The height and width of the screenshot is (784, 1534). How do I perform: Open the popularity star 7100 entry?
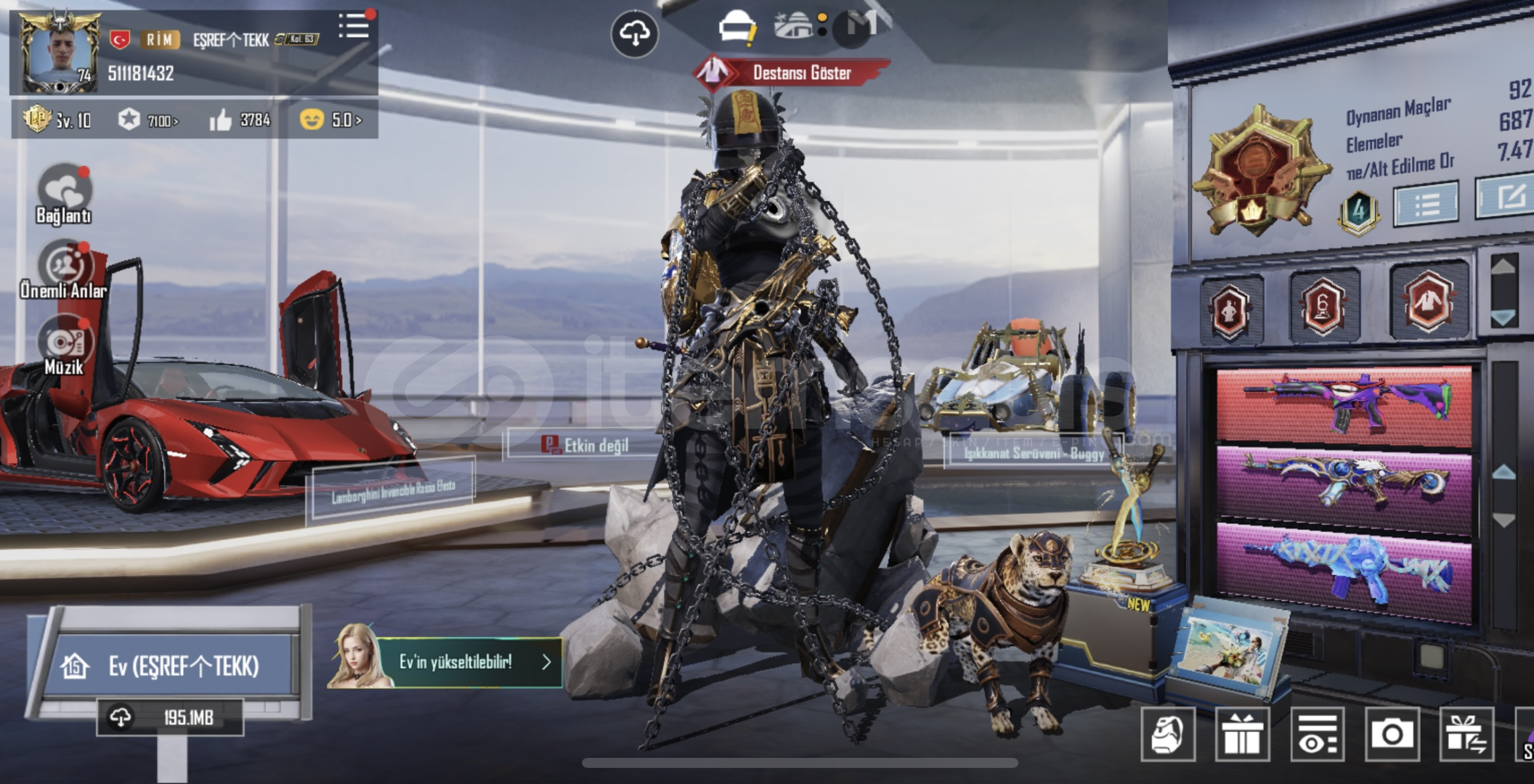[150, 120]
